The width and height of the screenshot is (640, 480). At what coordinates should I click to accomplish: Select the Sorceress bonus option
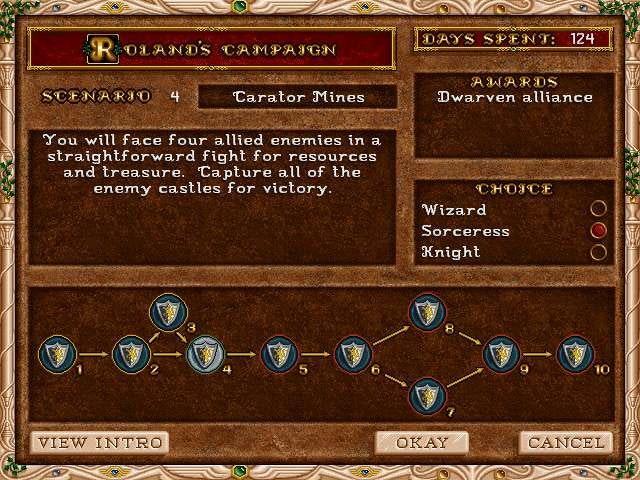coord(599,231)
